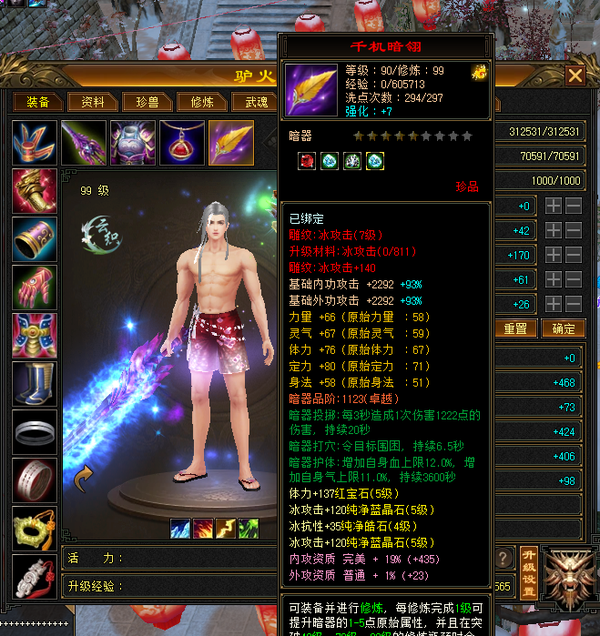Image resolution: width=600 pixels, height=636 pixels.
Task: Choose the red gem necklace slot
Action: tap(181, 143)
